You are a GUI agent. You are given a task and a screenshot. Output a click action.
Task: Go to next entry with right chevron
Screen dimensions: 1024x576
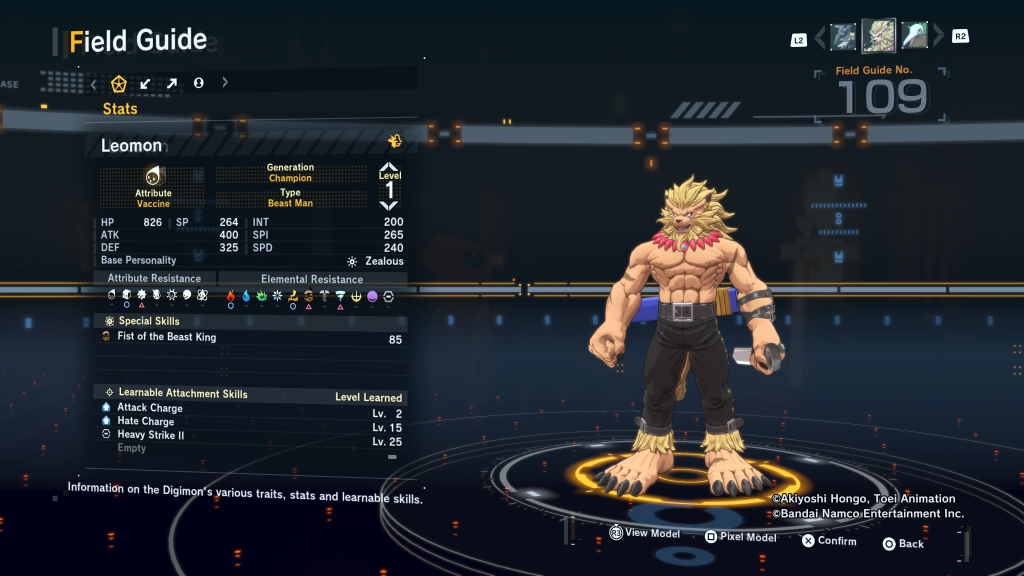pos(938,38)
